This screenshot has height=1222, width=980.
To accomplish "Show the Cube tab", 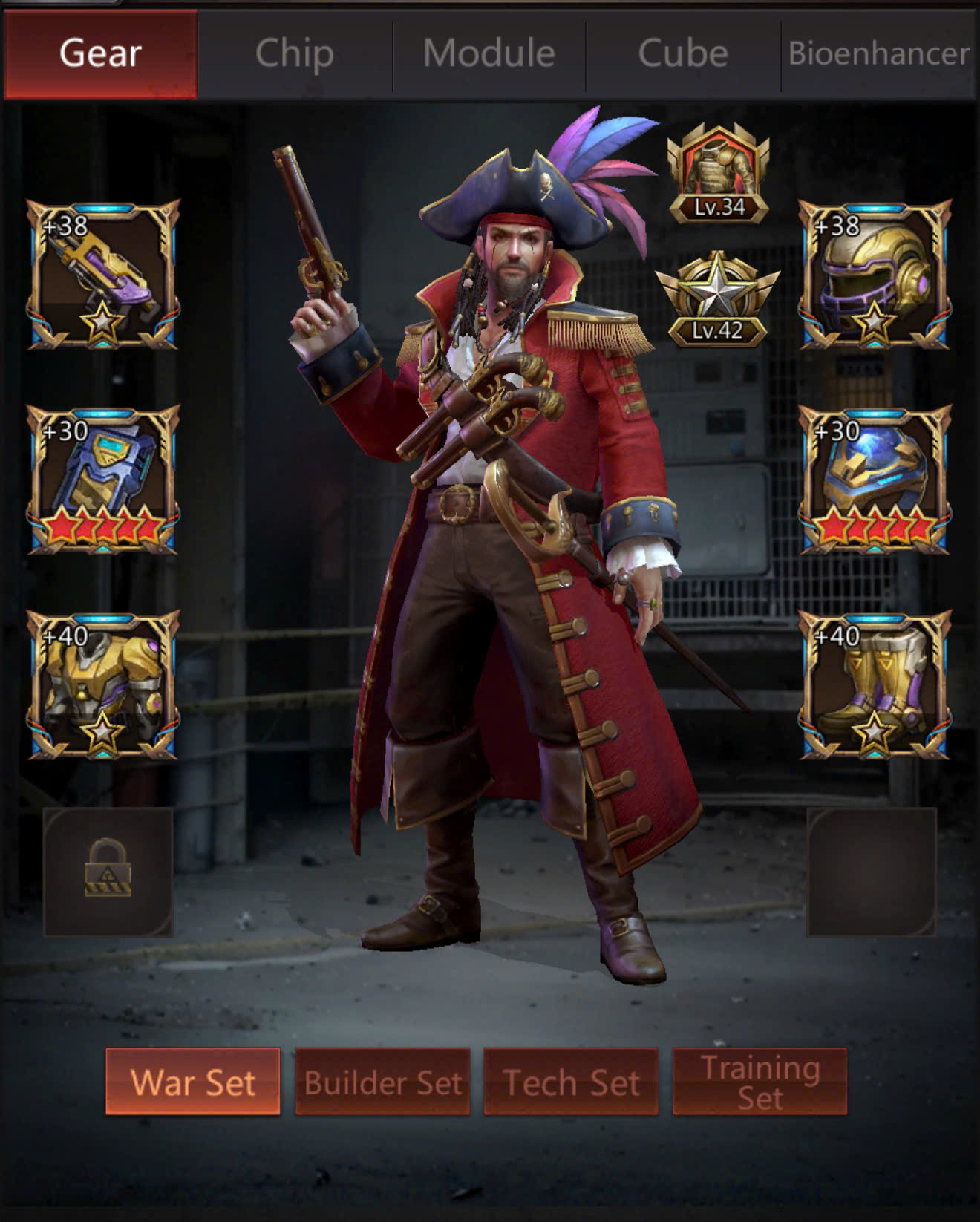I will [x=683, y=54].
